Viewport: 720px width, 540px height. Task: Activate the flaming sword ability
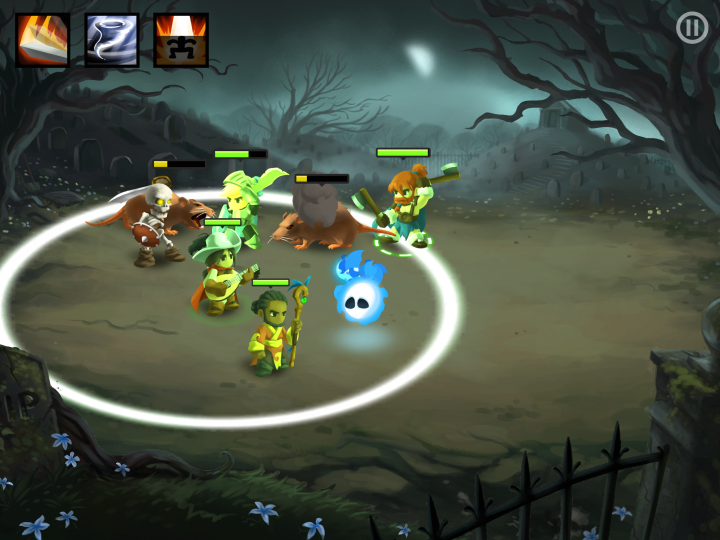[42, 40]
